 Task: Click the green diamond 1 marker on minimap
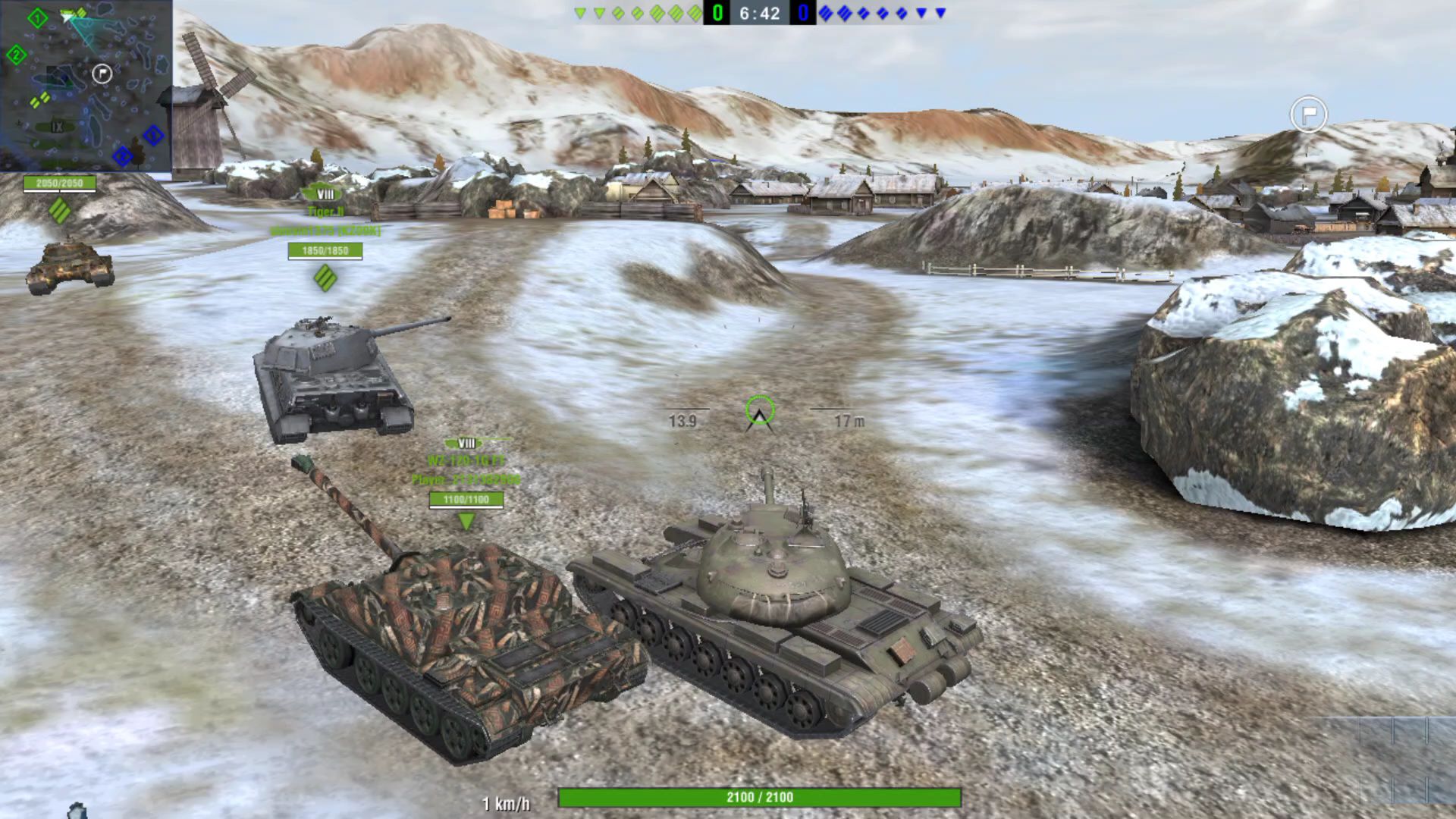37,17
